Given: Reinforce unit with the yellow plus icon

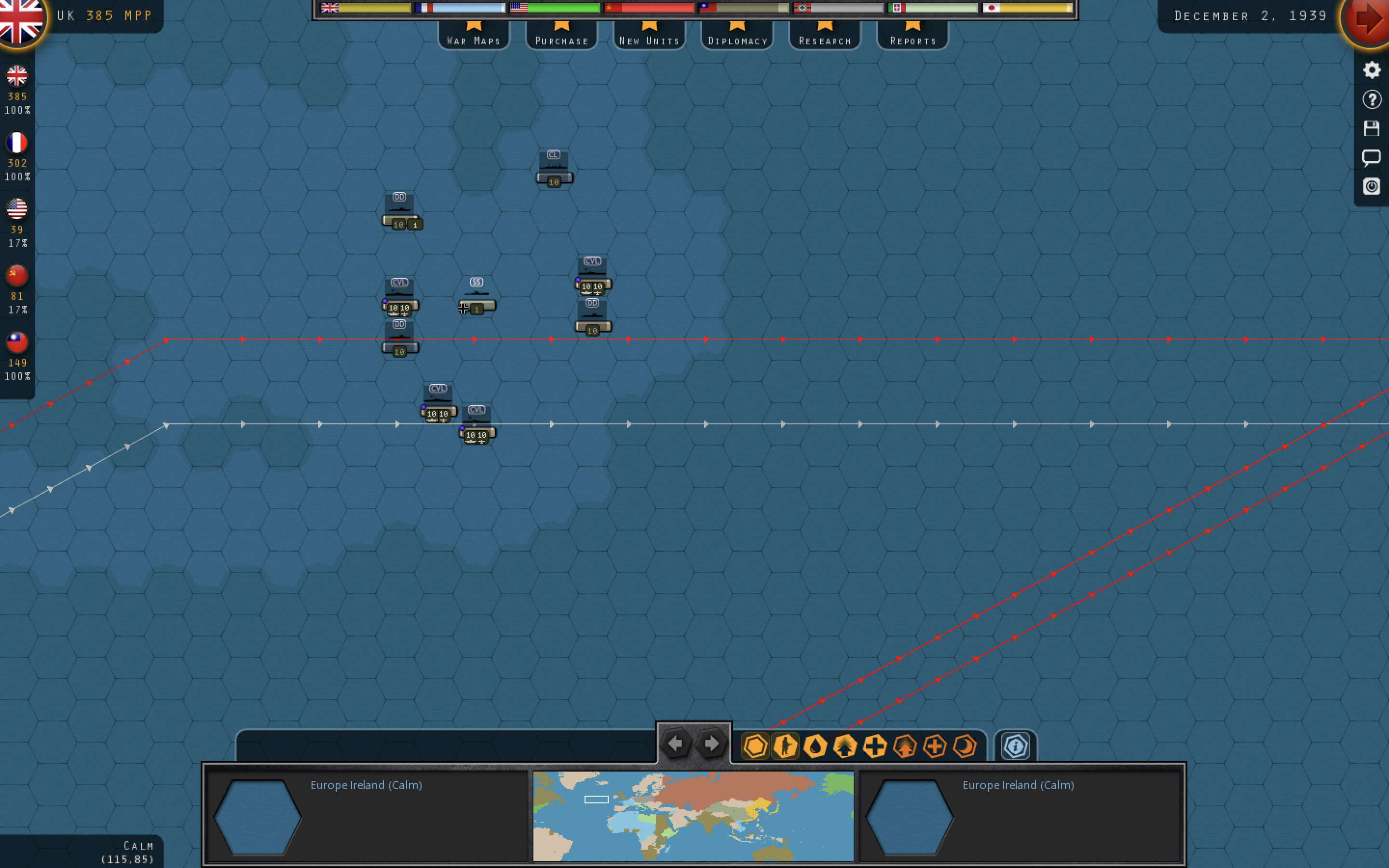Looking at the screenshot, I should [x=875, y=746].
